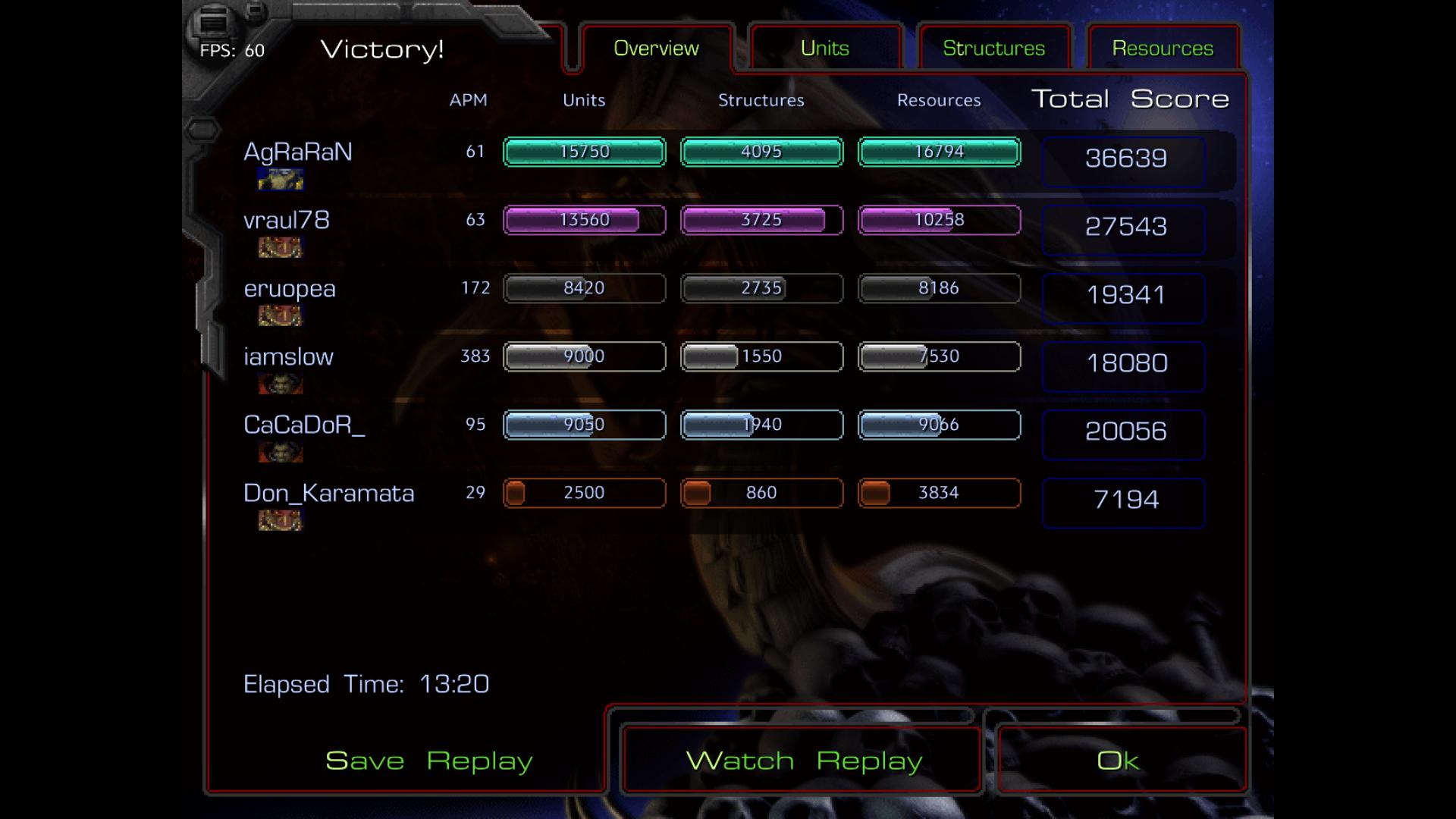Open the Units score tab

(824, 49)
